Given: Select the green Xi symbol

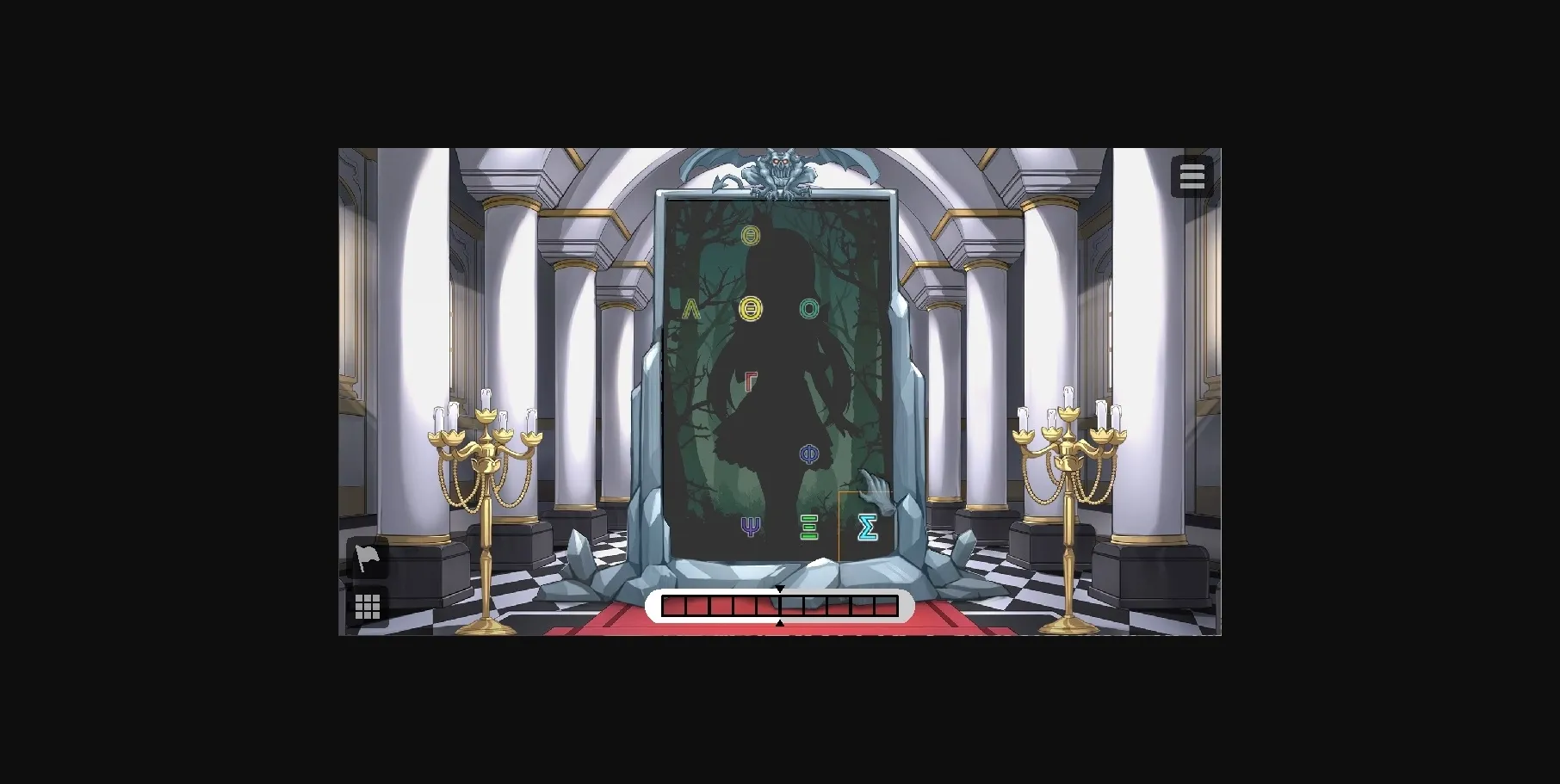Looking at the screenshot, I should [808, 526].
